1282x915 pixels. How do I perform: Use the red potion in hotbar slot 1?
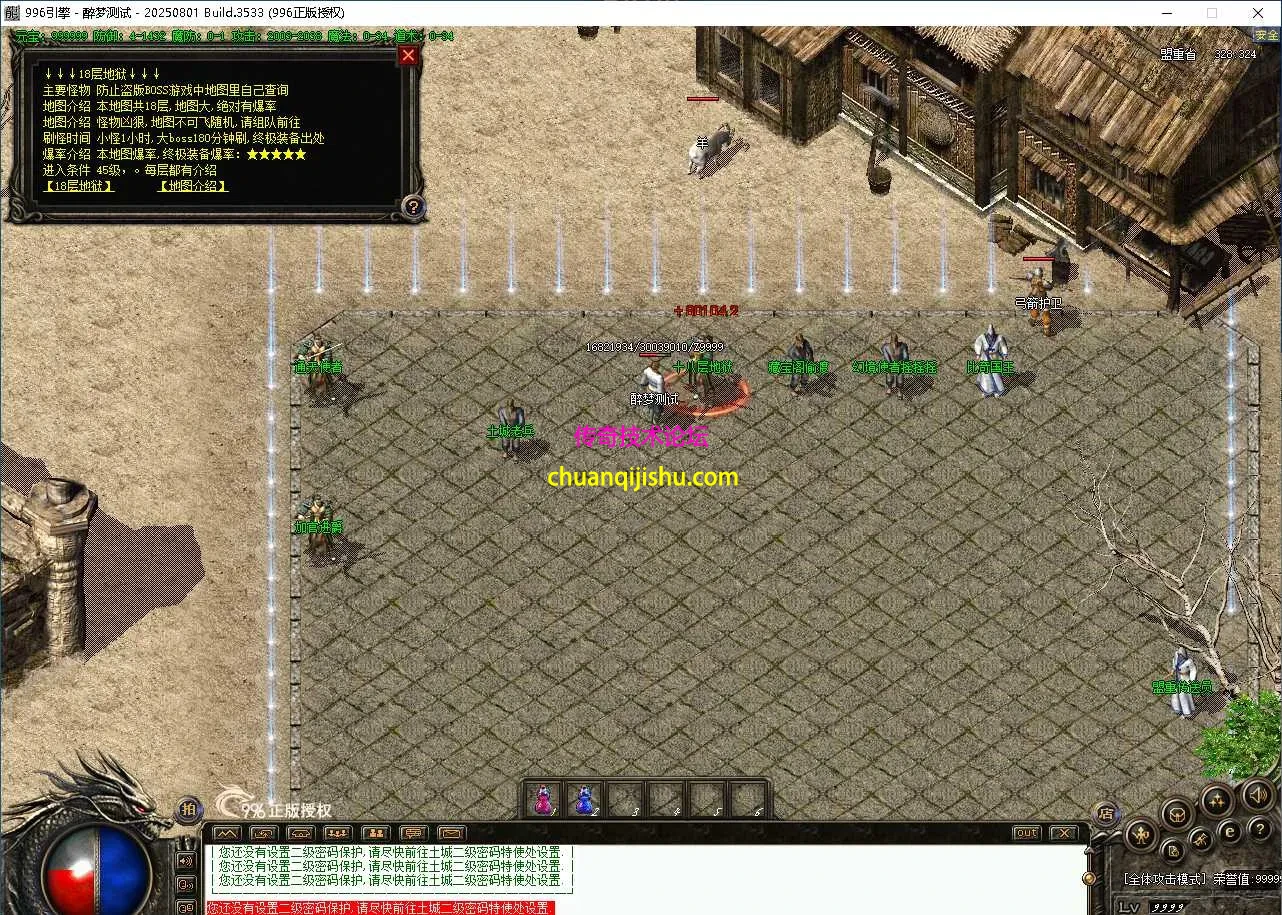click(x=543, y=799)
